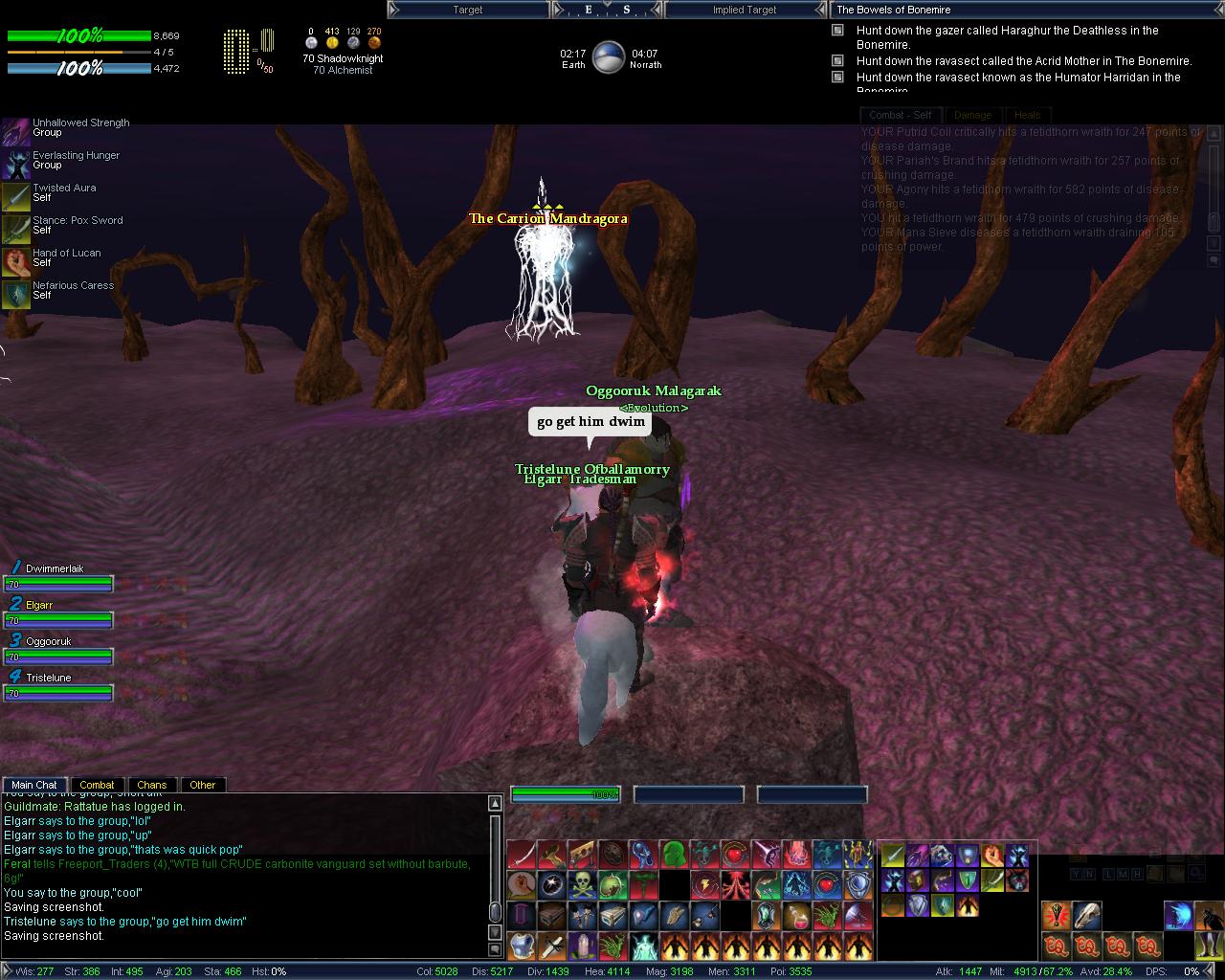
Task: Select the Everlasting Hunger buff icon
Action: tap(16, 164)
